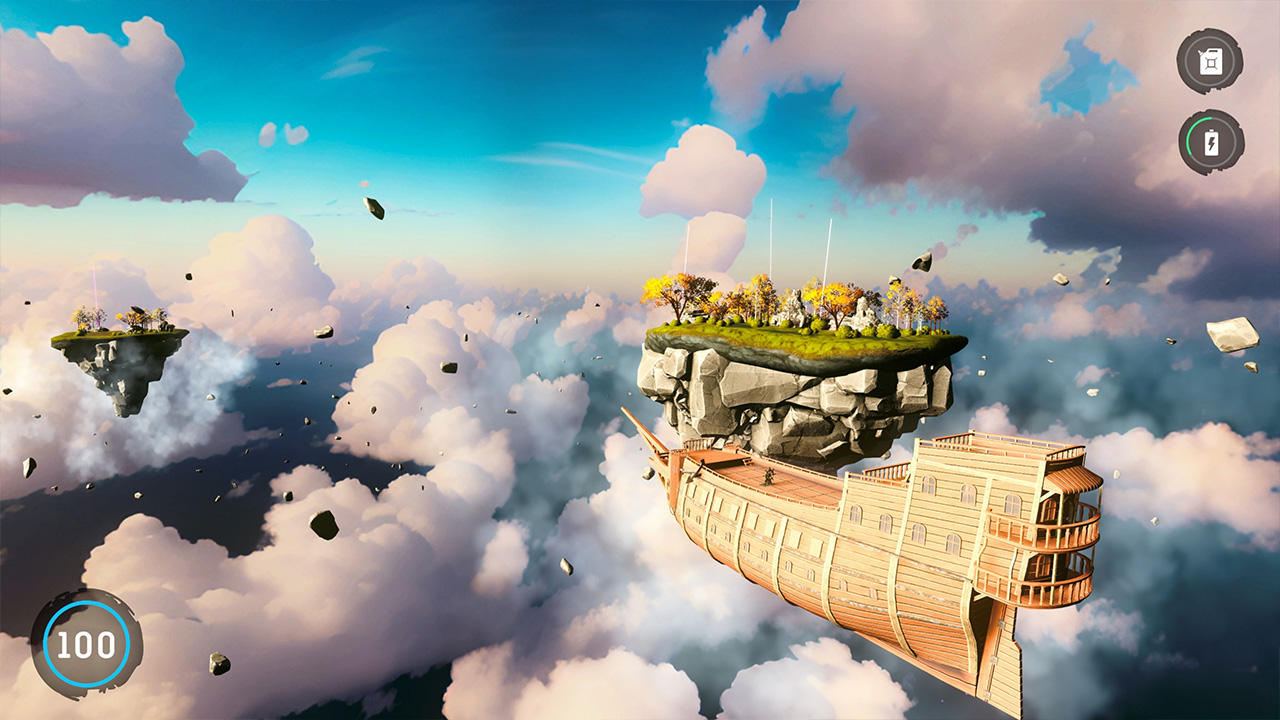Screen dimensions: 1280x720
Task: Click the spout of the jerry can icon
Action: [1200, 52]
